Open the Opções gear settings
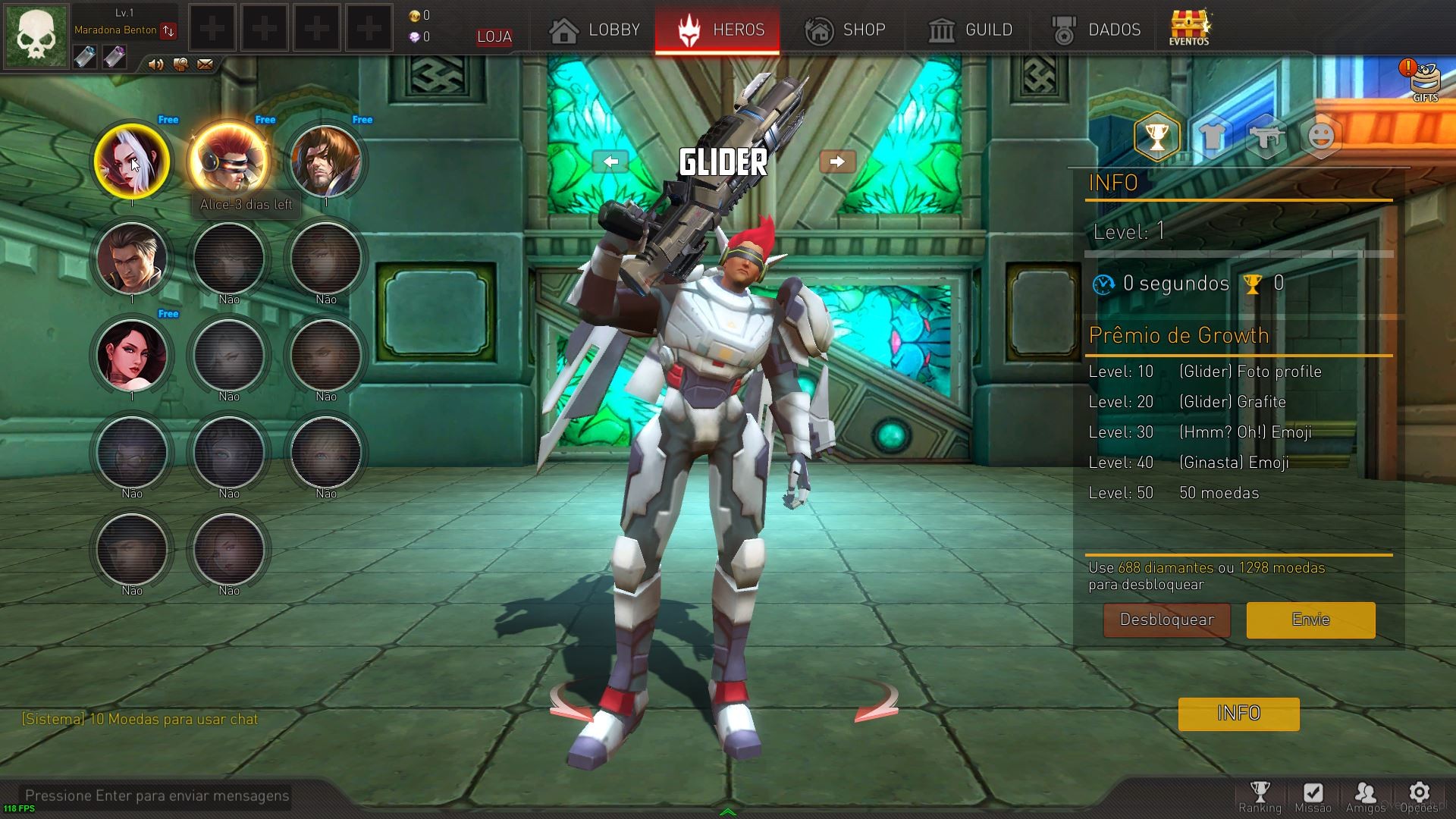 point(1419,797)
